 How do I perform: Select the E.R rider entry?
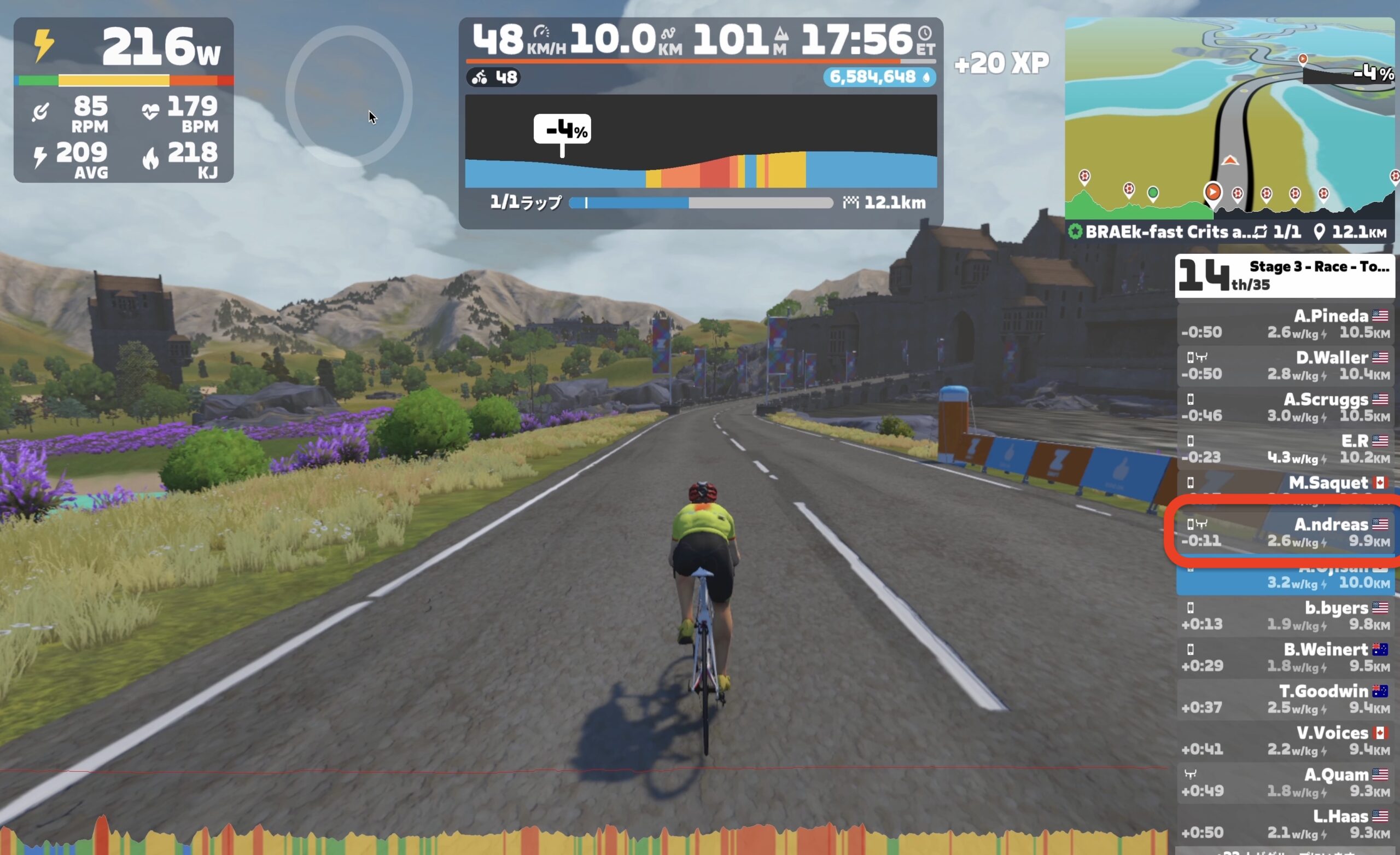pyautogui.click(x=1285, y=449)
